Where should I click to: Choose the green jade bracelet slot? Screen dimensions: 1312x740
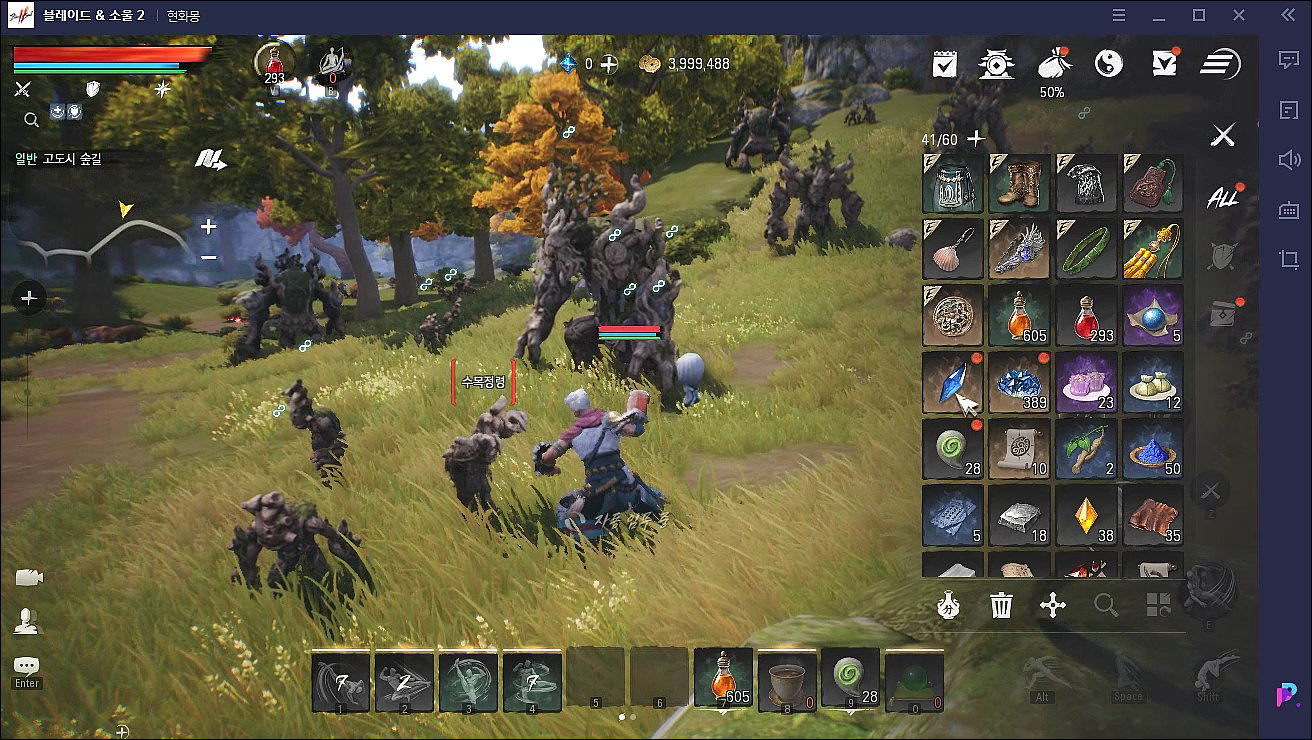pos(1087,249)
